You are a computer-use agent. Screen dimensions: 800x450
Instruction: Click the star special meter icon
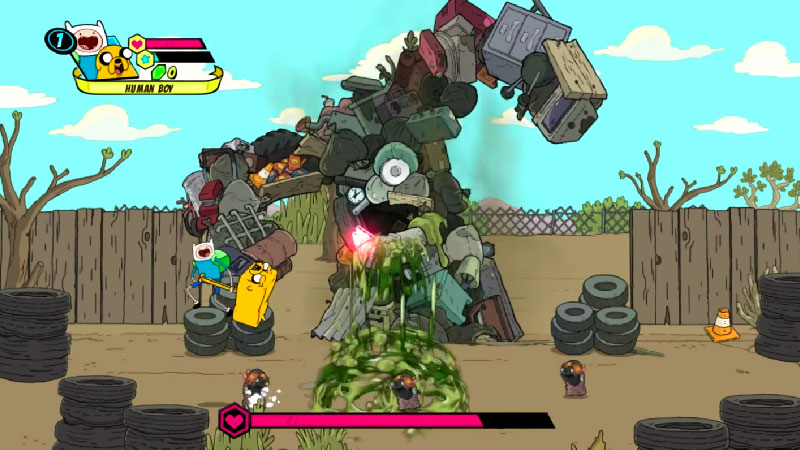pyautogui.click(x=145, y=59)
